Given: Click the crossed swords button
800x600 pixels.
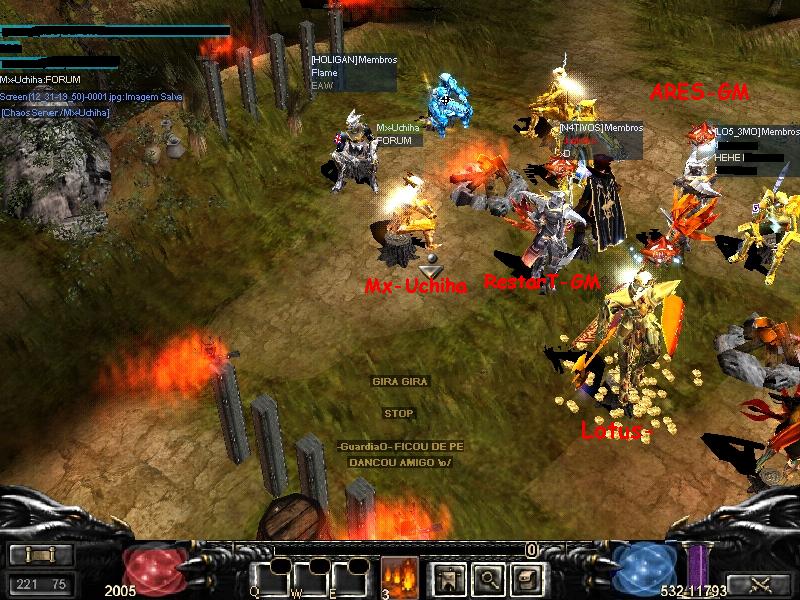Looking at the screenshot, I should [760, 584].
